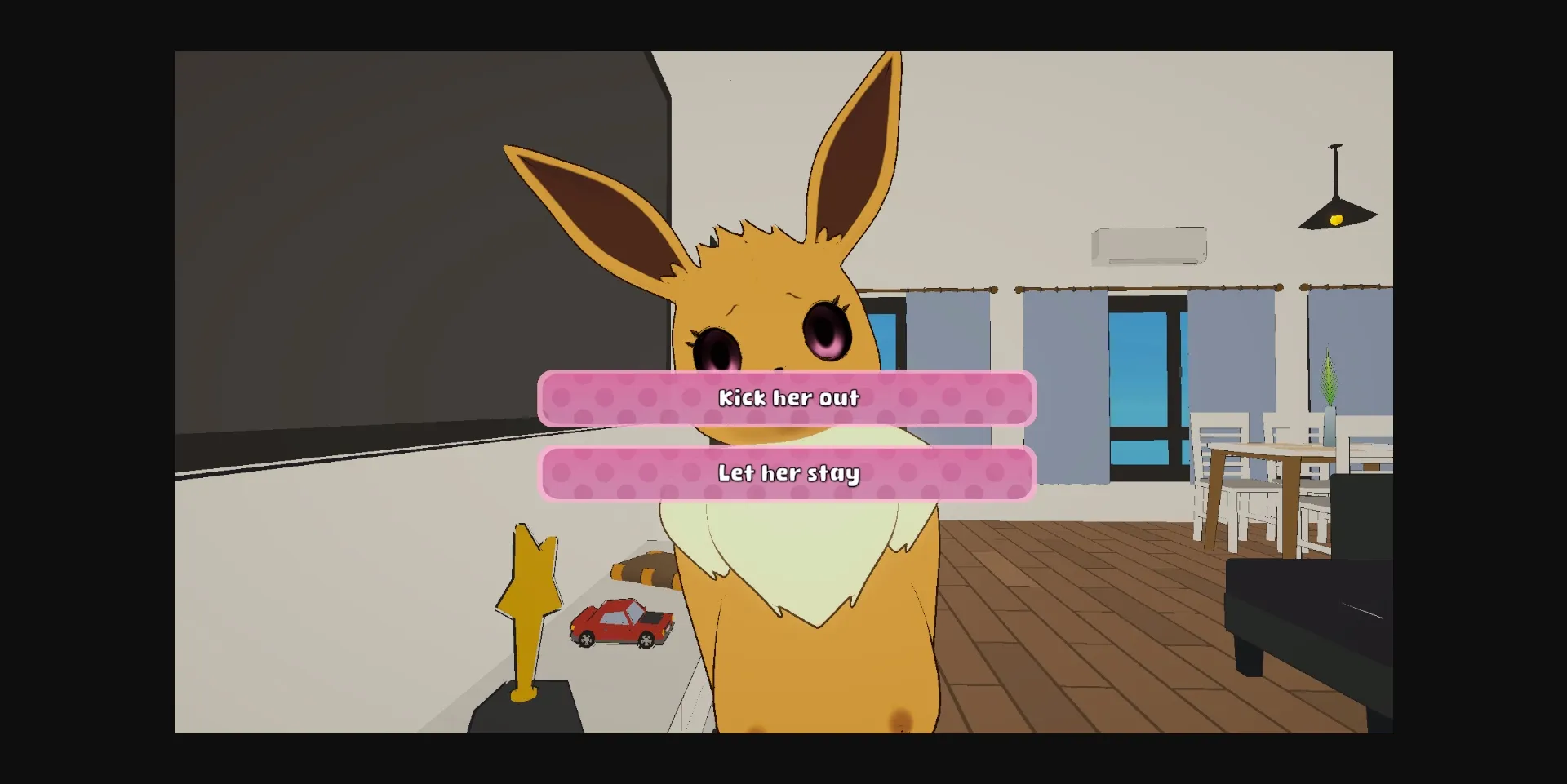Viewport: 1567px width, 784px height.
Task: Click the "Kick her out" dialog option
Action: point(786,399)
